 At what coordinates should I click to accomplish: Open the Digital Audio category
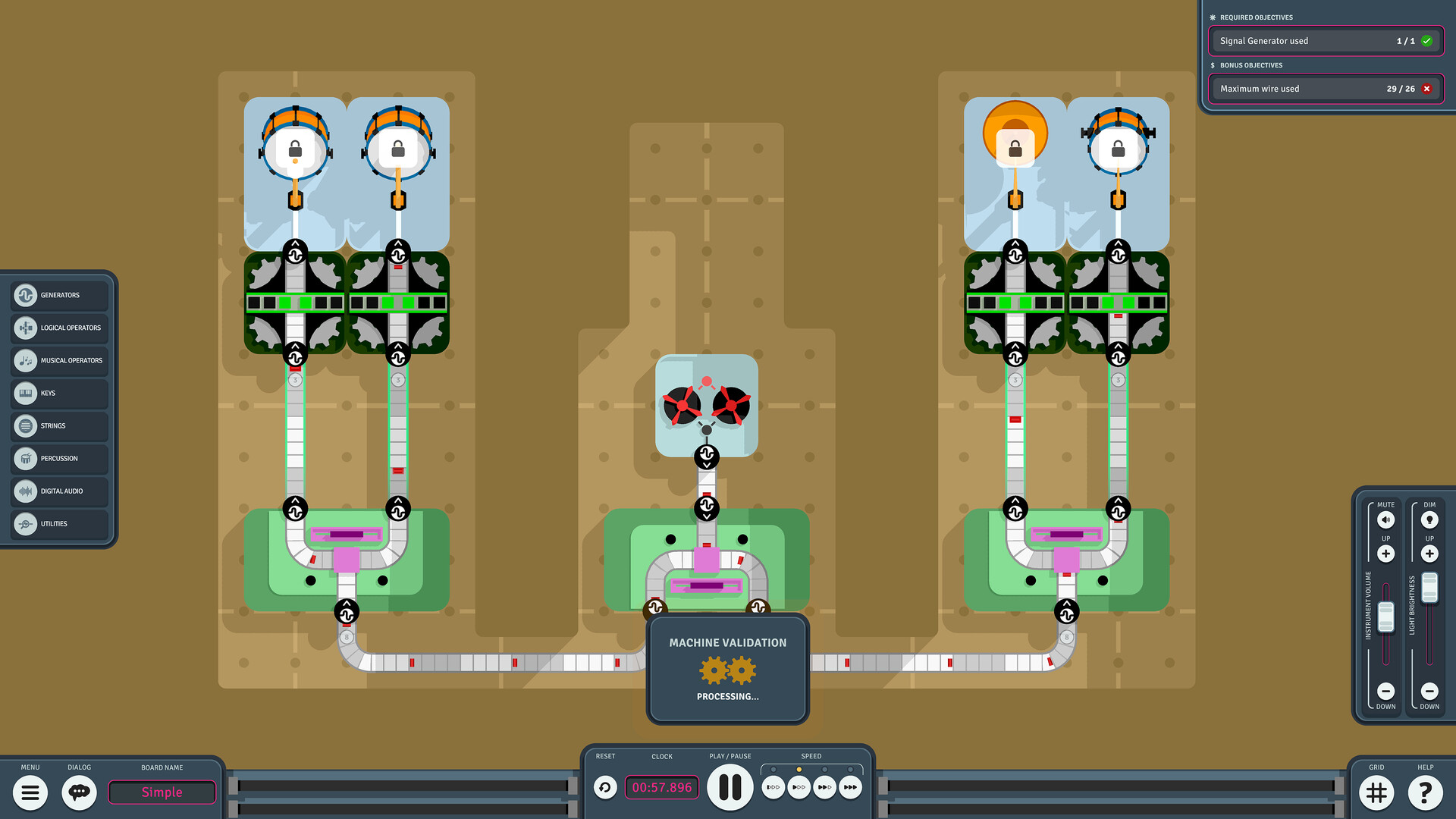point(58,491)
